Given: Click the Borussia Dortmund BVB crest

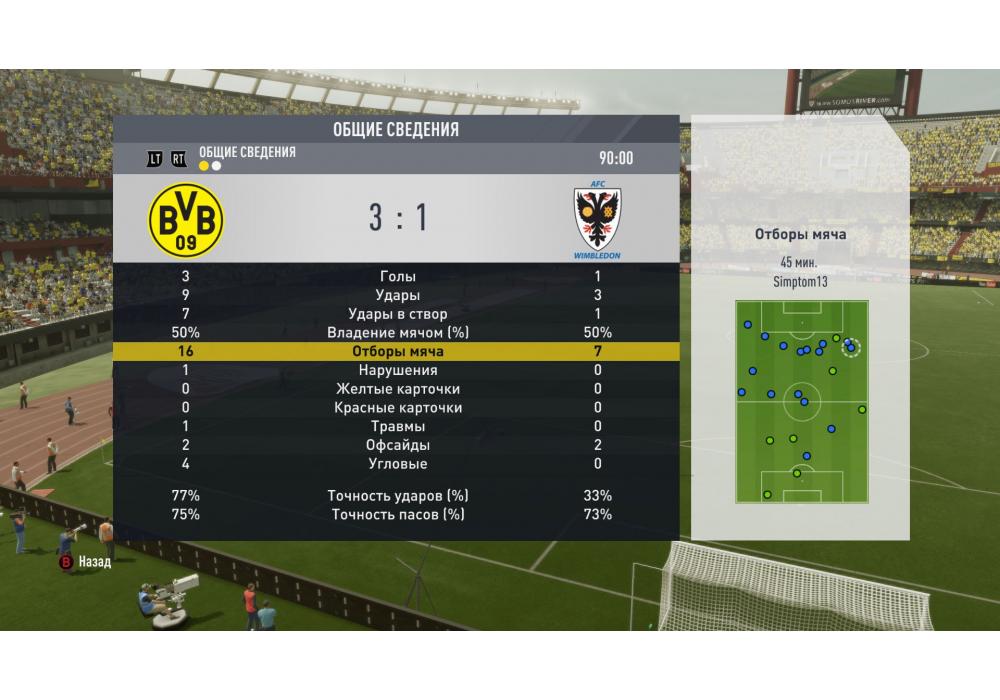Looking at the screenshot, I should pos(186,220).
